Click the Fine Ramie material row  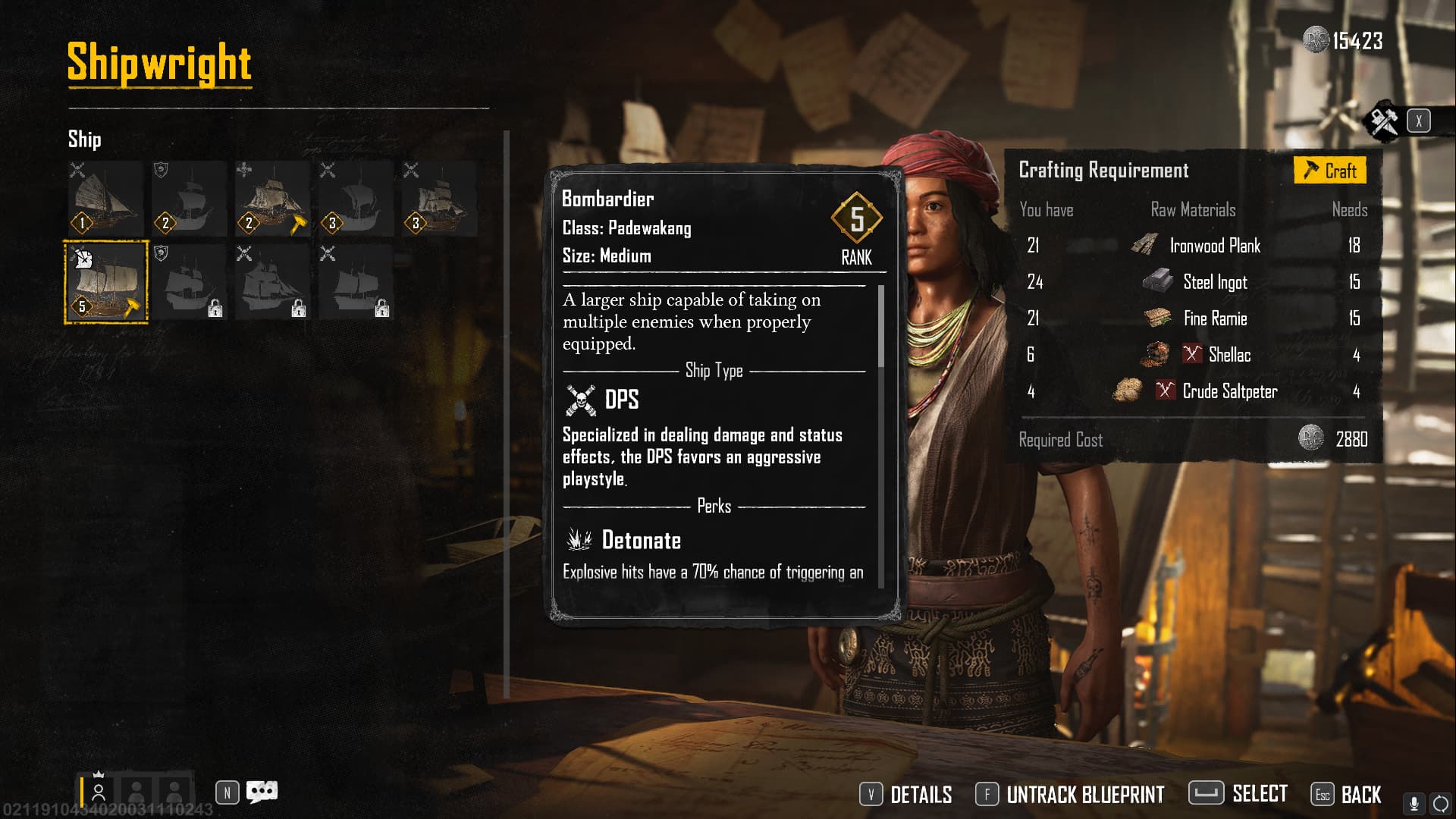1193,318
